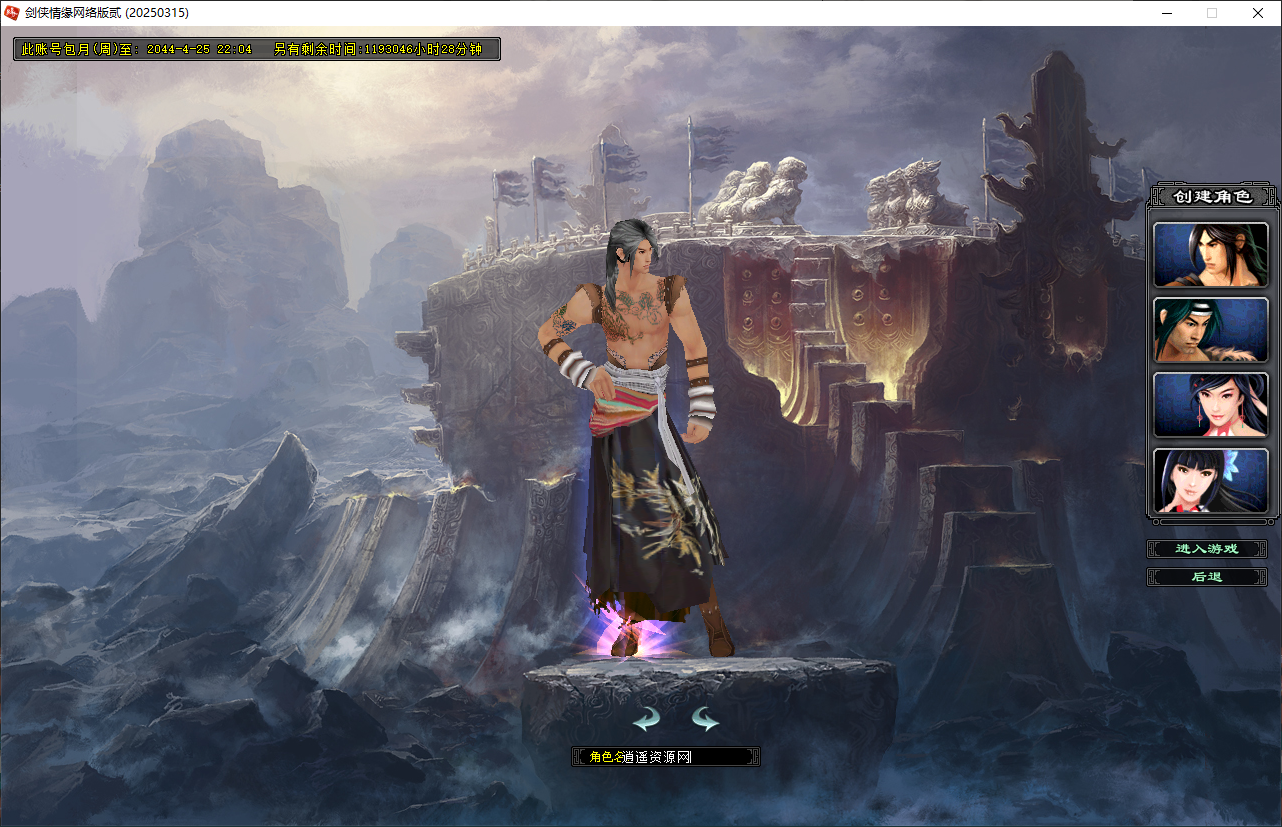Pick the female portrait with red earrings
Viewport: 1282px width, 827px height.
[x=1210, y=405]
